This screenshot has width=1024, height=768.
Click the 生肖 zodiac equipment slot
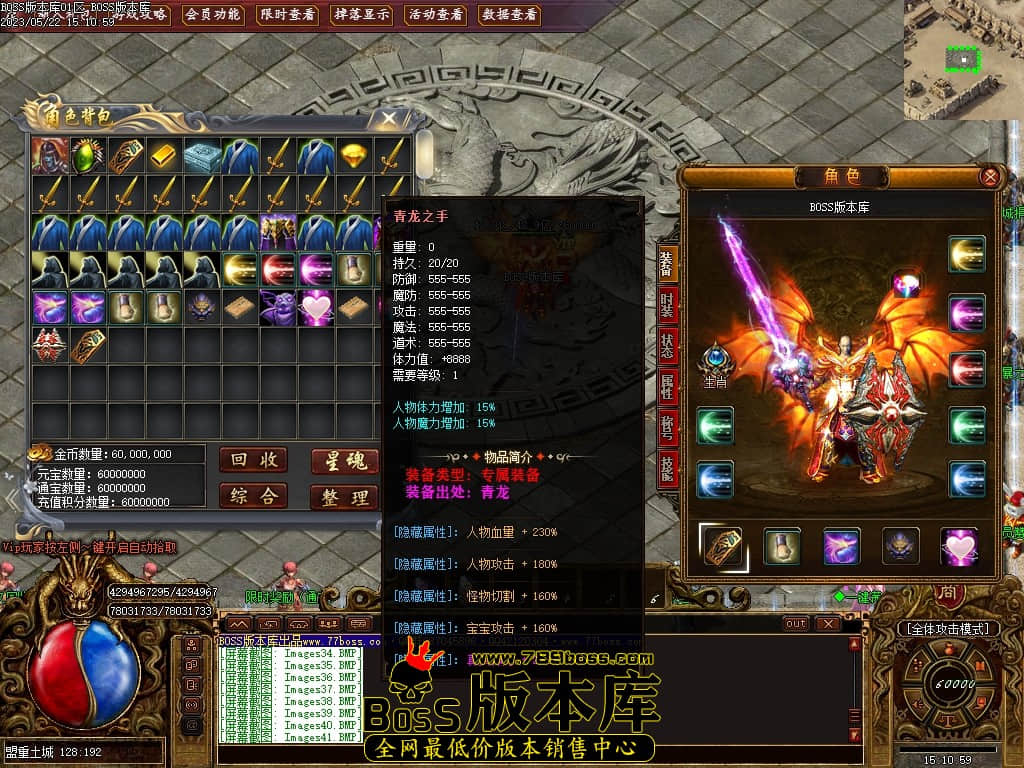point(715,362)
